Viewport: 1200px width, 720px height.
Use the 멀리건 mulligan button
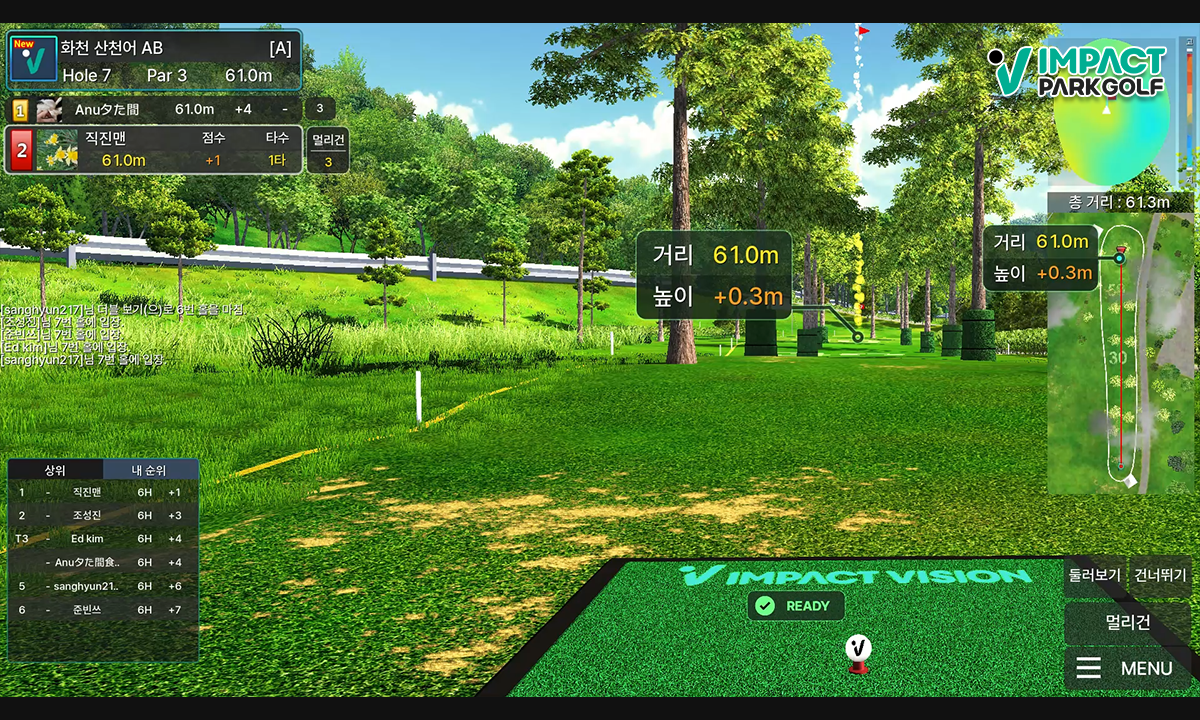point(1127,623)
